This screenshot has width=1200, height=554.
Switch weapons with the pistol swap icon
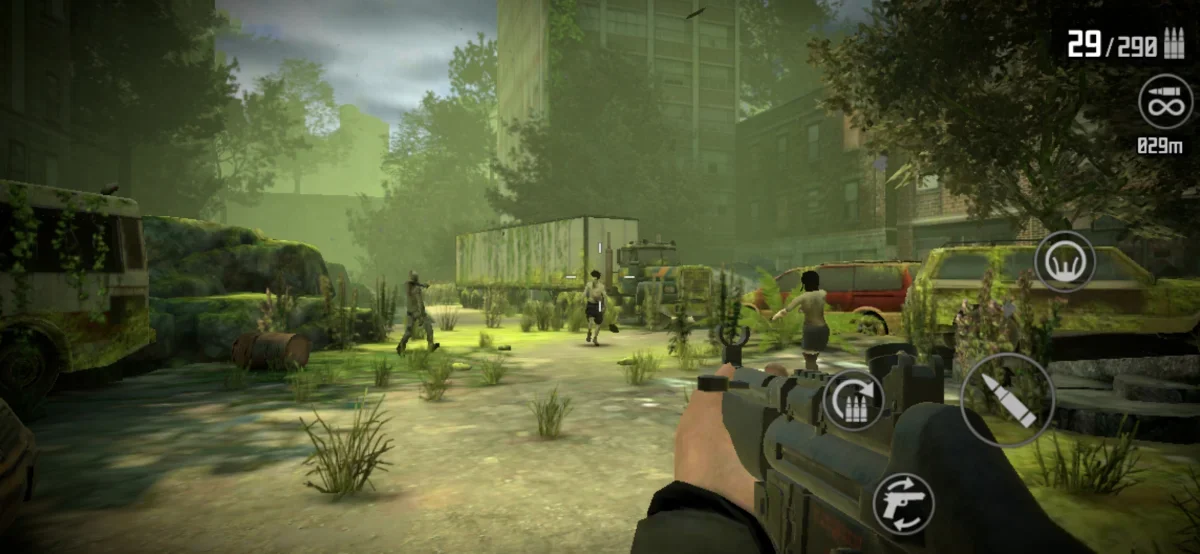click(x=903, y=503)
